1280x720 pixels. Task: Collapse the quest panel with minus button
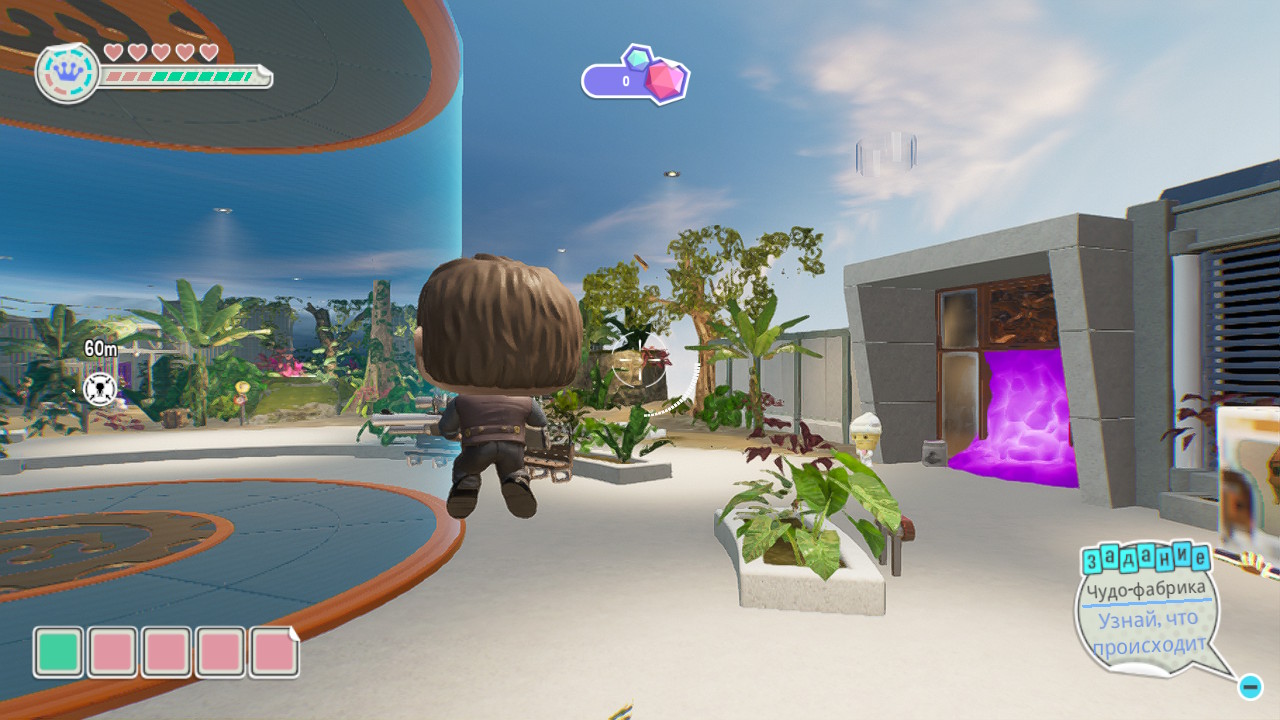tap(1249, 687)
